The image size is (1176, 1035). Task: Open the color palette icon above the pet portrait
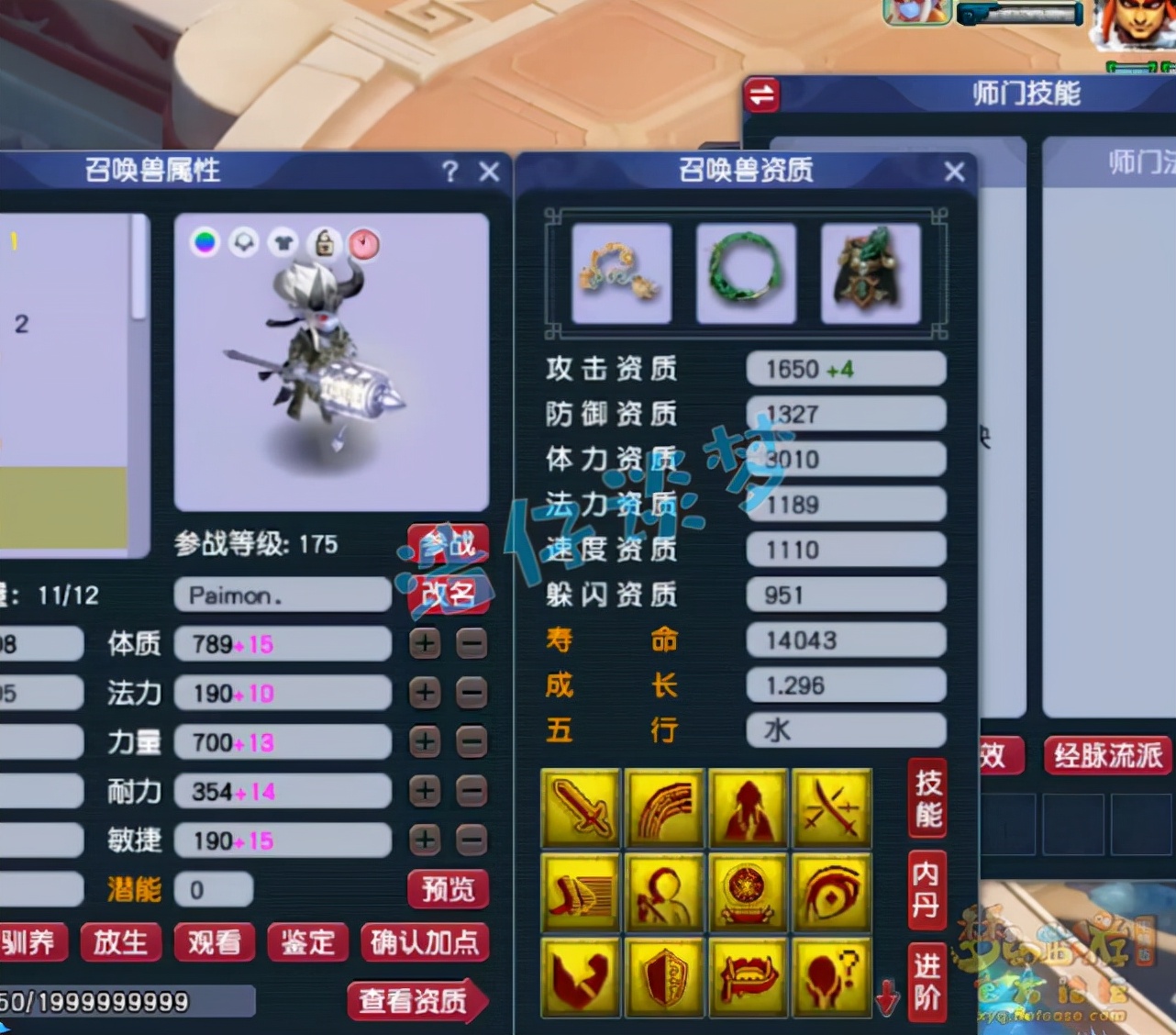pyautogui.click(x=205, y=244)
